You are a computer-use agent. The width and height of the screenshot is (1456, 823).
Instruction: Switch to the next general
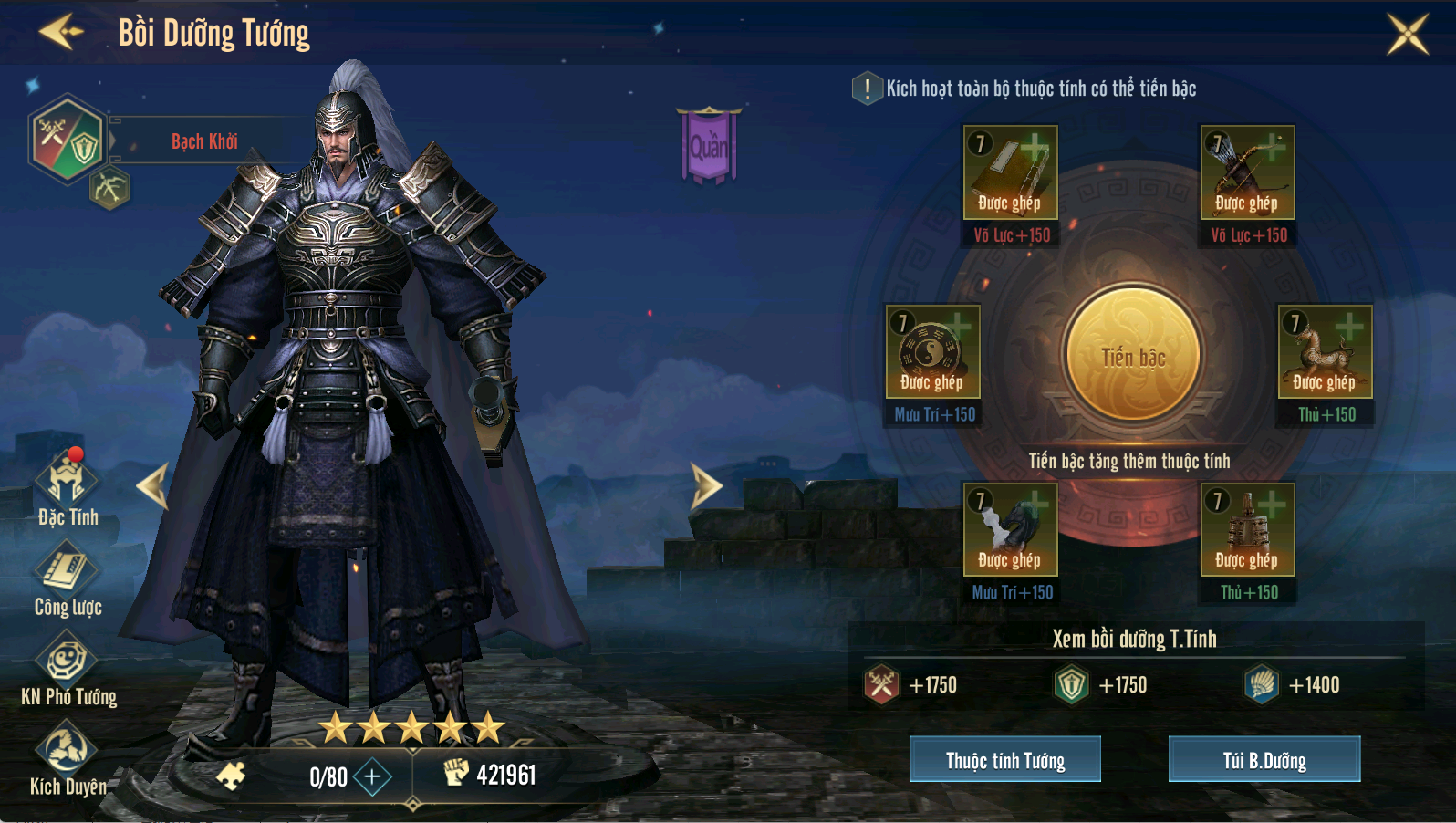[705, 485]
